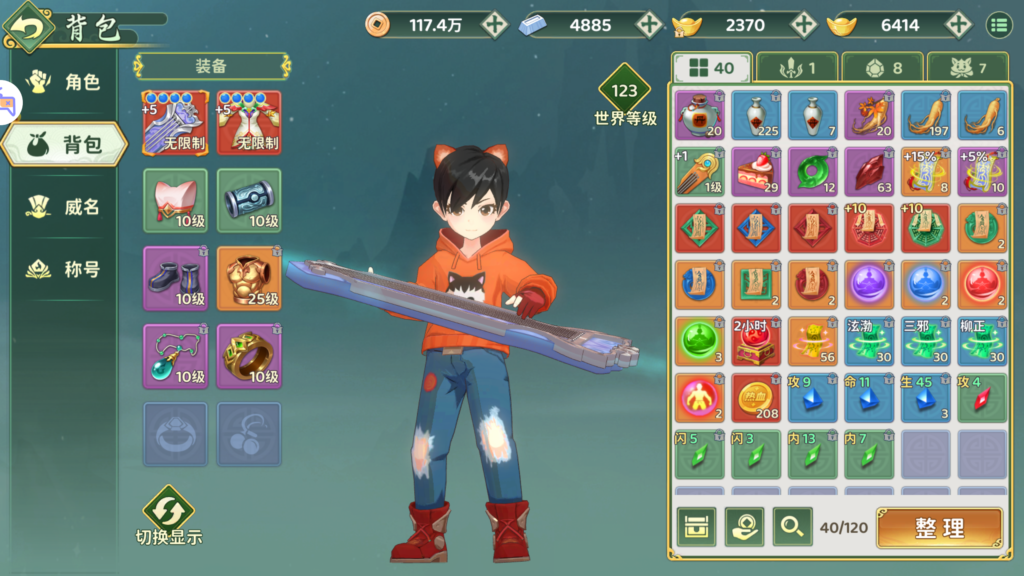
Task: Open the 角色 character menu
Action: tap(66, 82)
